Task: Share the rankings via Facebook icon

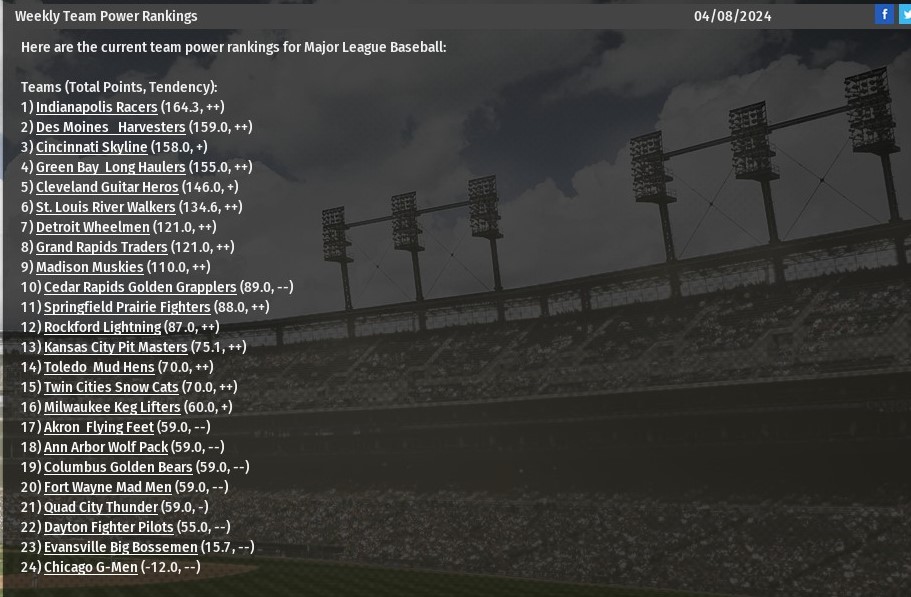Action: [884, 14]
